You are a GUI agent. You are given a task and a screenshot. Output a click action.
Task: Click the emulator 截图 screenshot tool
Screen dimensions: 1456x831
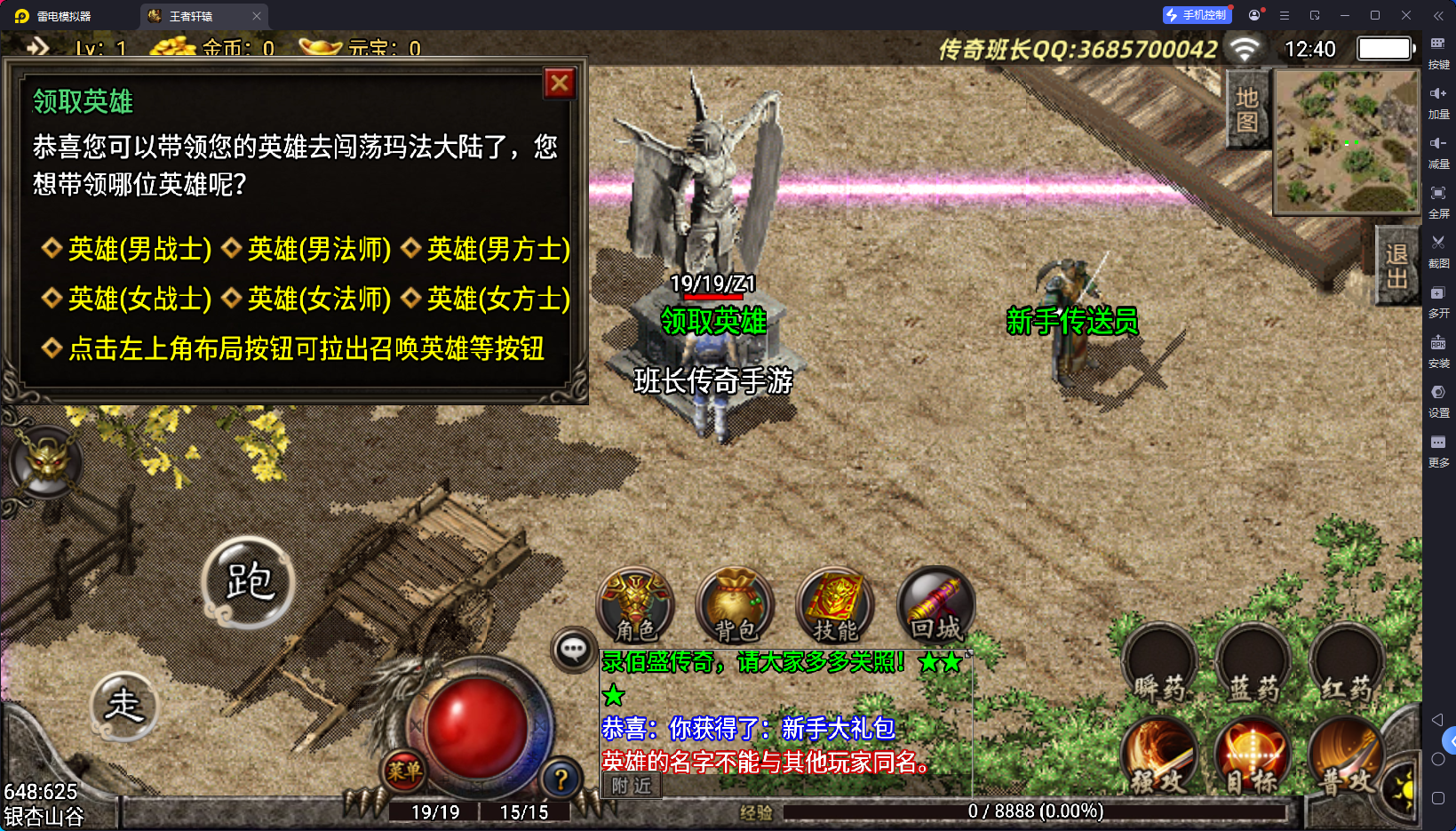click(x=1438, y=250)
